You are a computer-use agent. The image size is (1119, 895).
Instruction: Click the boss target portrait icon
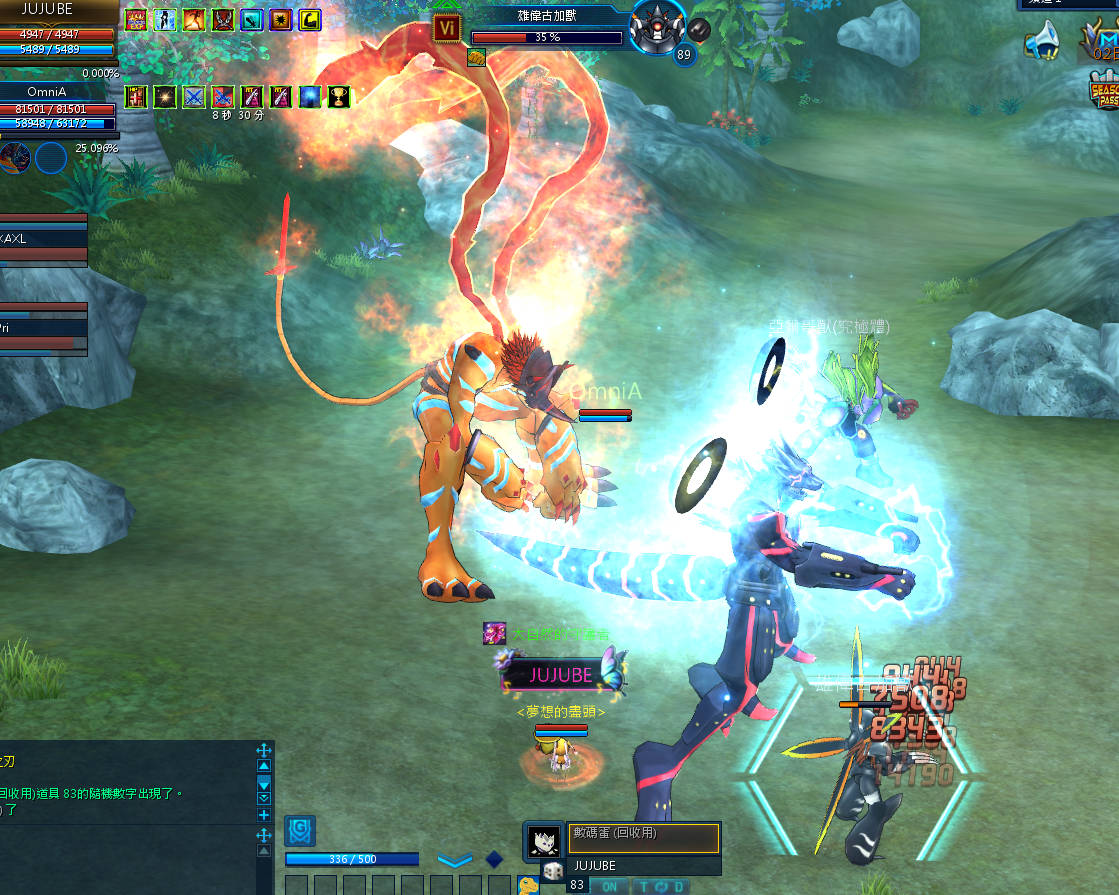click(659, 27)
